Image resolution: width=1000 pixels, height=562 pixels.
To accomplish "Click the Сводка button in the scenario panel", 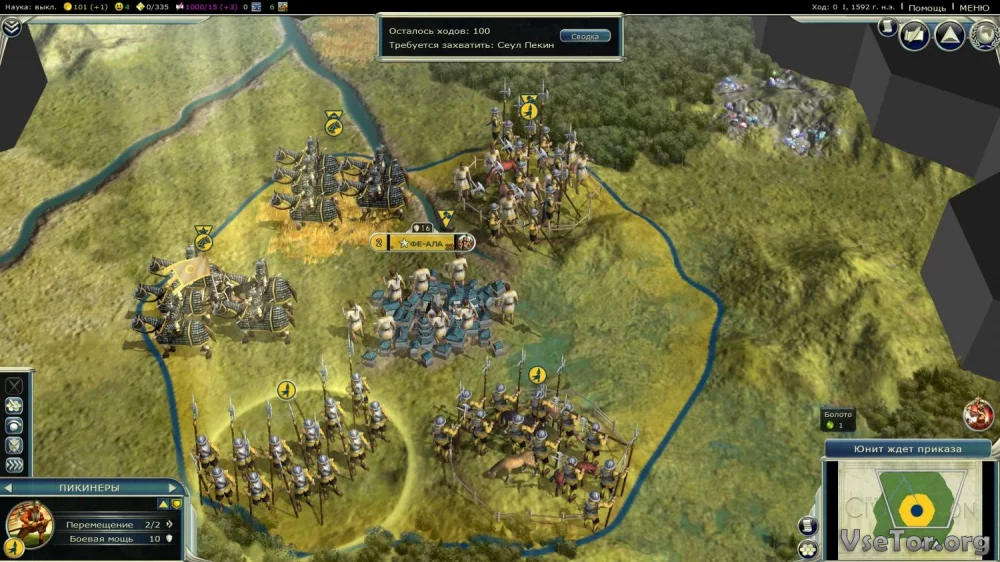I will pyautogui.click(x=584, y=36).
